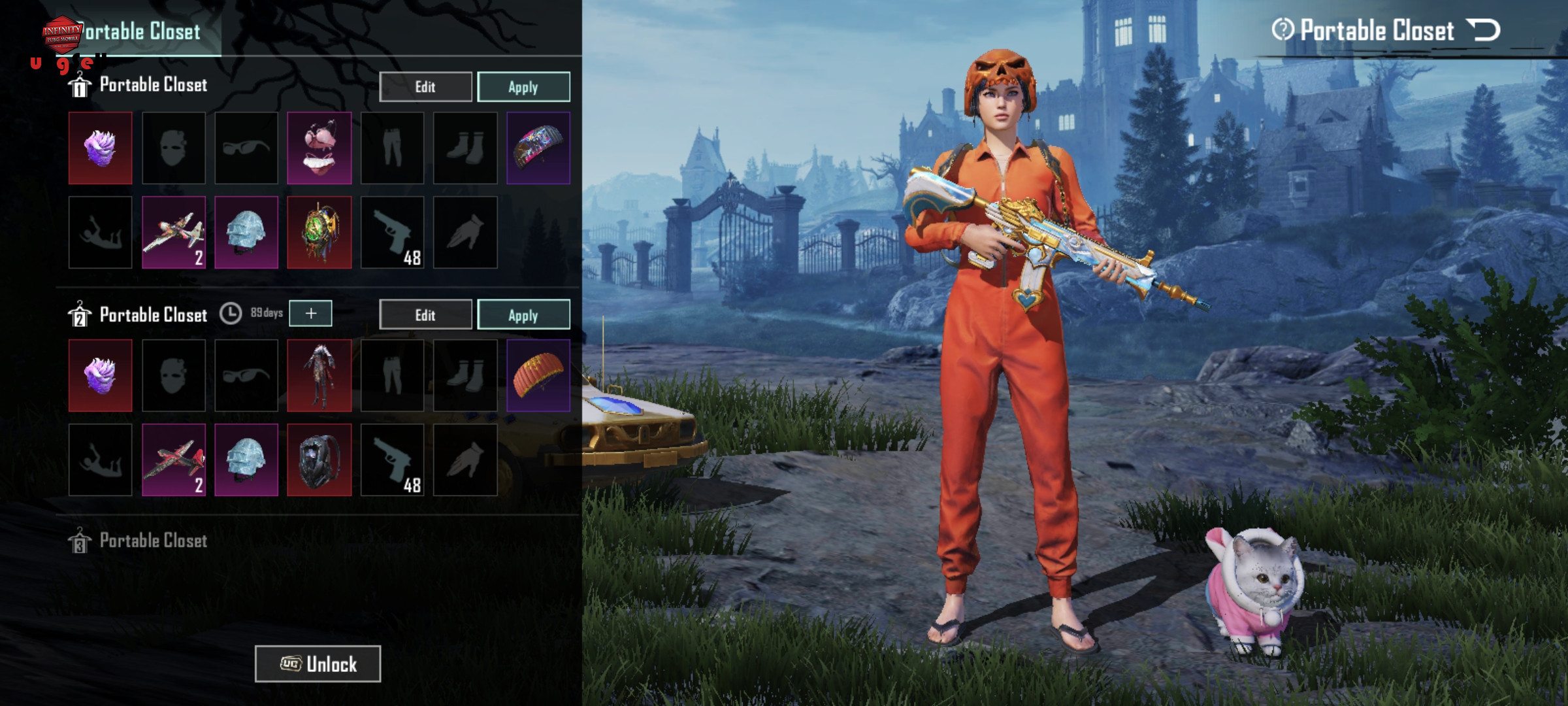
Task: Pick the green ornate backpack slot
Action: (x=319, y=233)
